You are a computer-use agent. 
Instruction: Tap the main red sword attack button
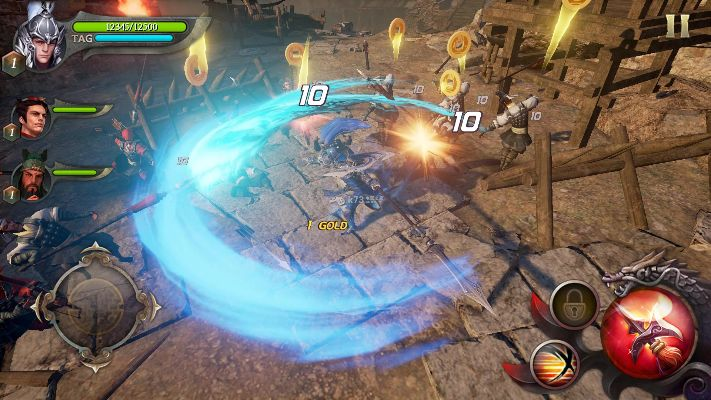coord(647,331)
